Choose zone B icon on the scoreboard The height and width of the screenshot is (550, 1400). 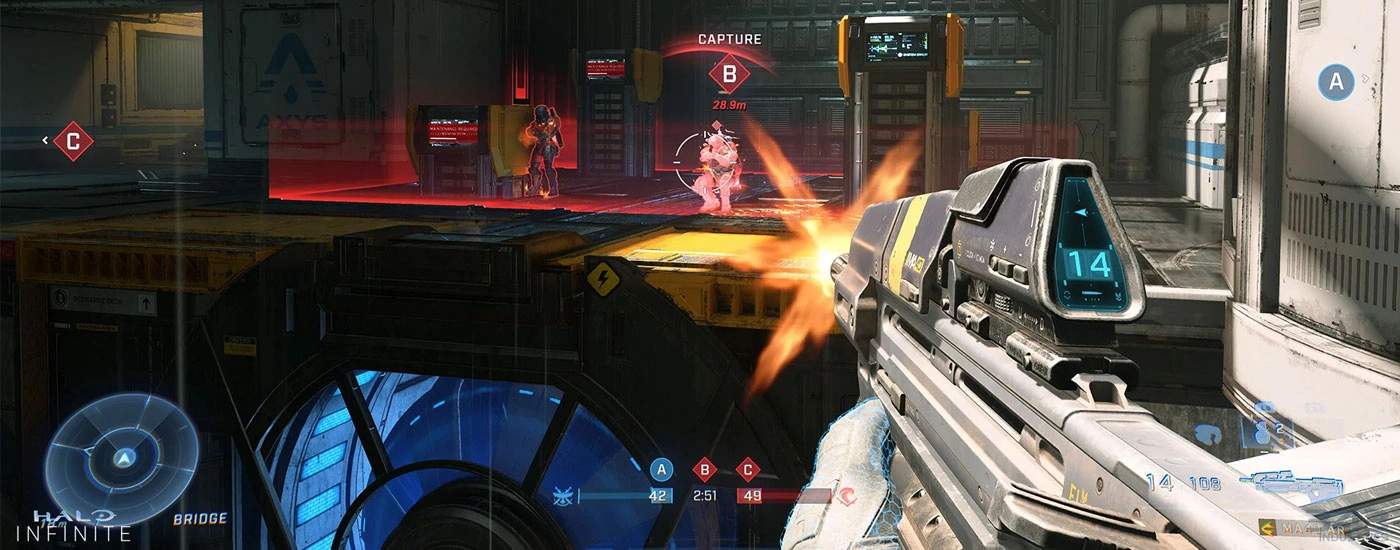(x=704, y=469)
